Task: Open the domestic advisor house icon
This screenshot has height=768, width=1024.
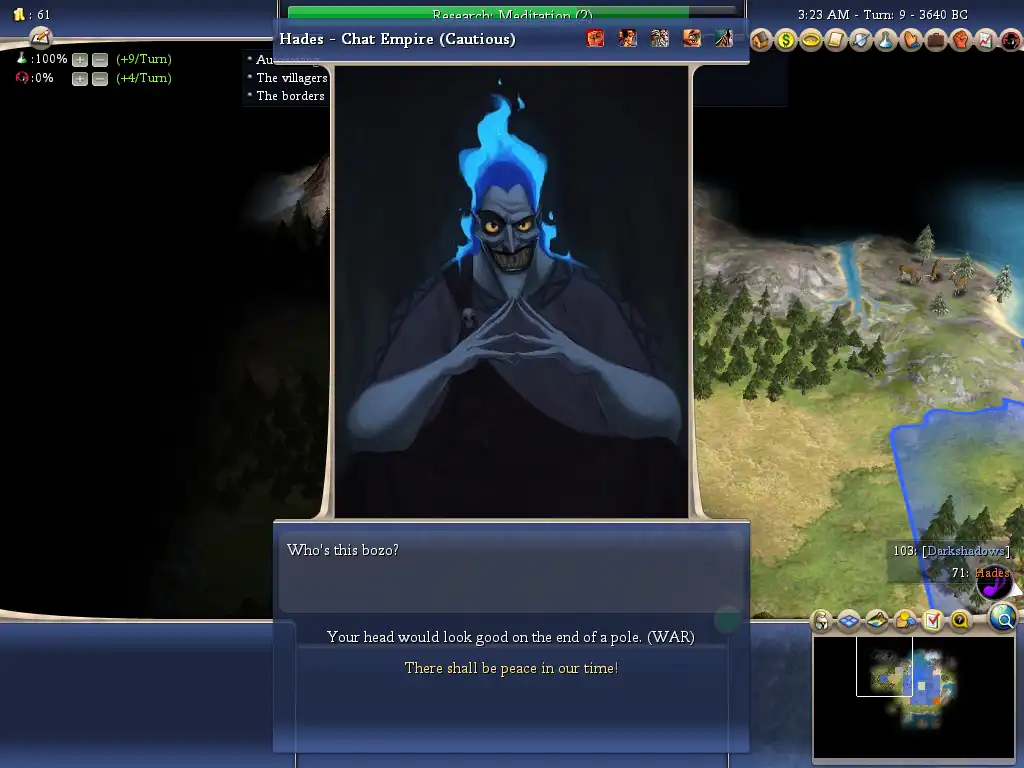Action: pyautogui.click(x=761, y=40)
